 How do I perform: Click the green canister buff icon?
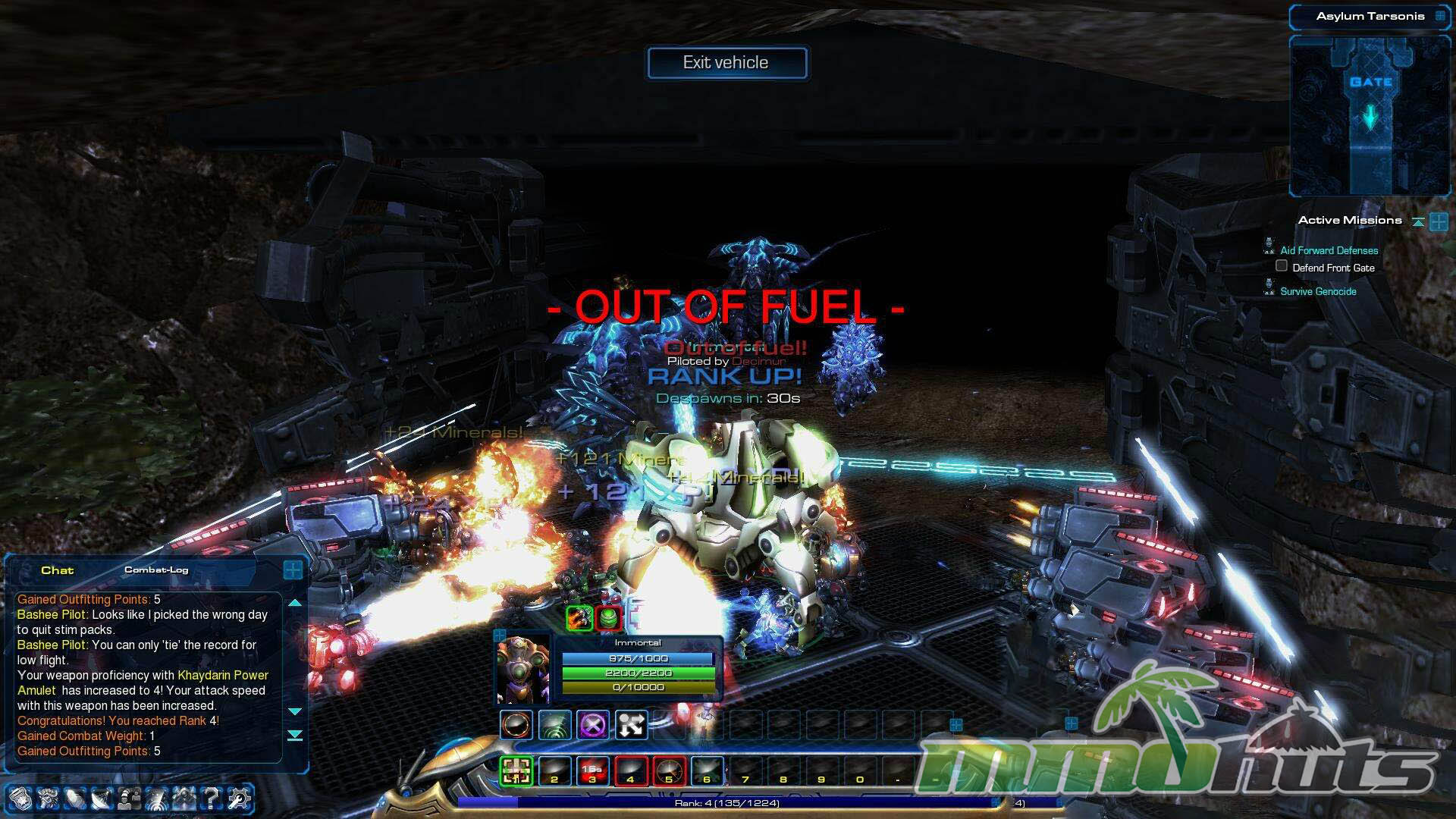[608, 618]
